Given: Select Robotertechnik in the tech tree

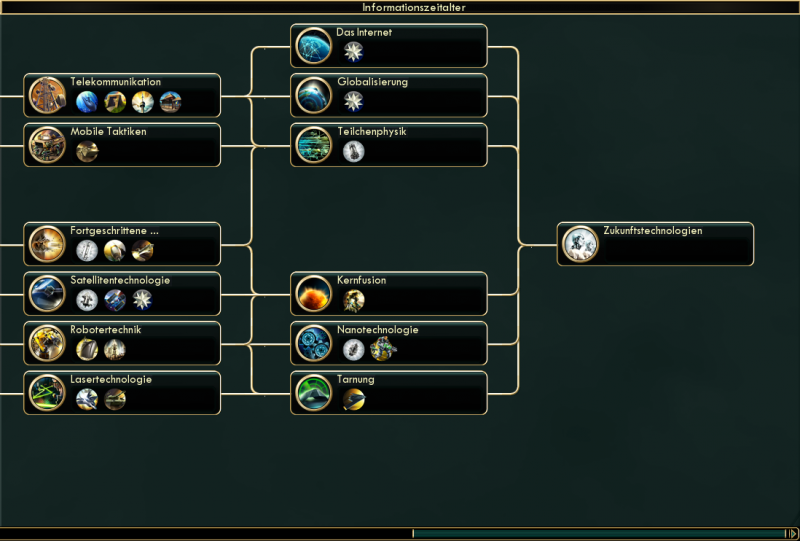Looking at the screenshot, I should [x=122, y=342].
